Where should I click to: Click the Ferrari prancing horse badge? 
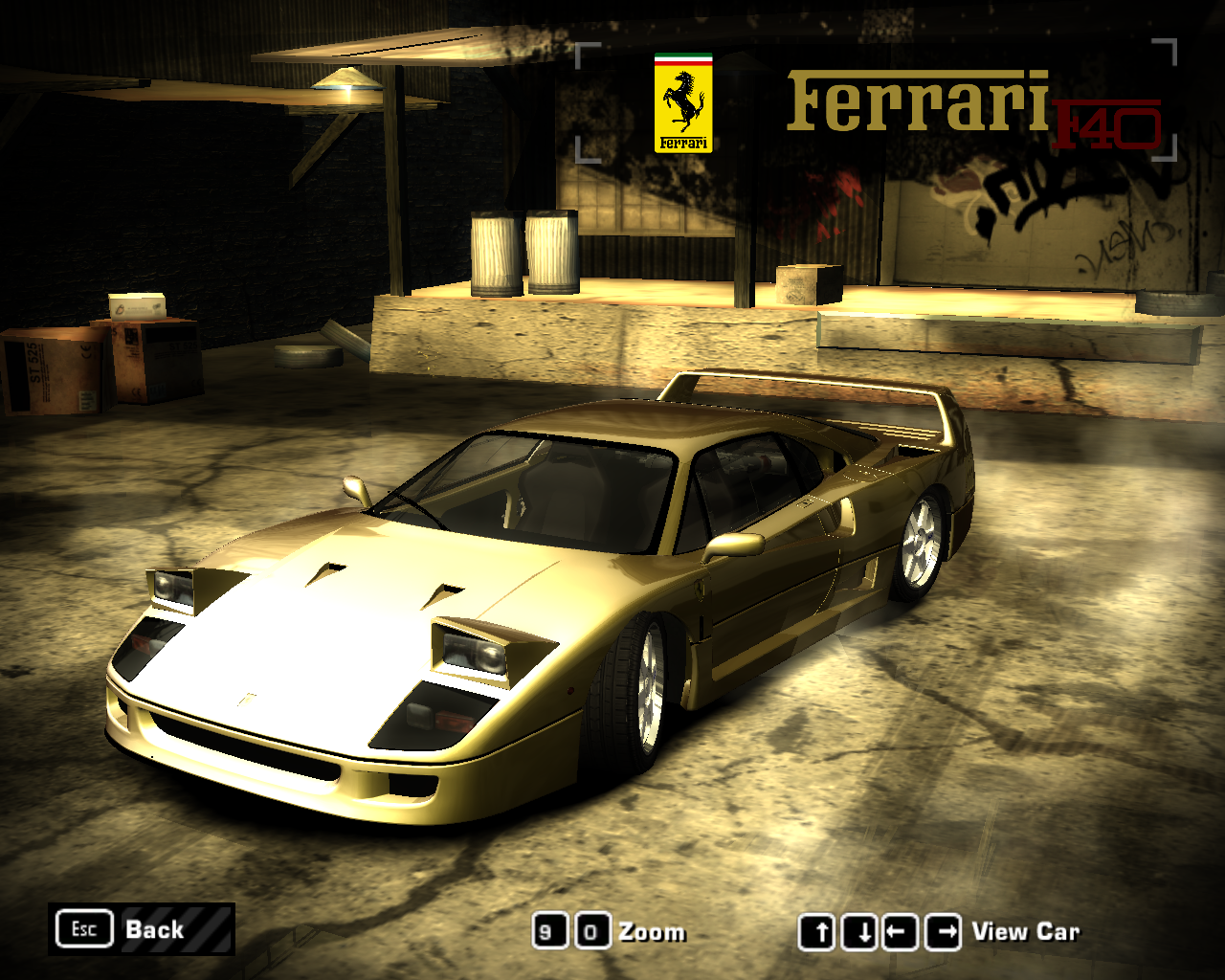pyautogui.click(x=682, y=102)
